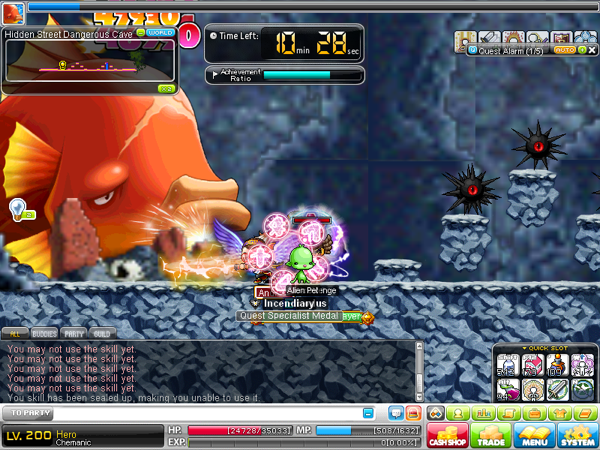
Task: Click the Menu button
Action: pyautogui.click(x=533, y=435)
